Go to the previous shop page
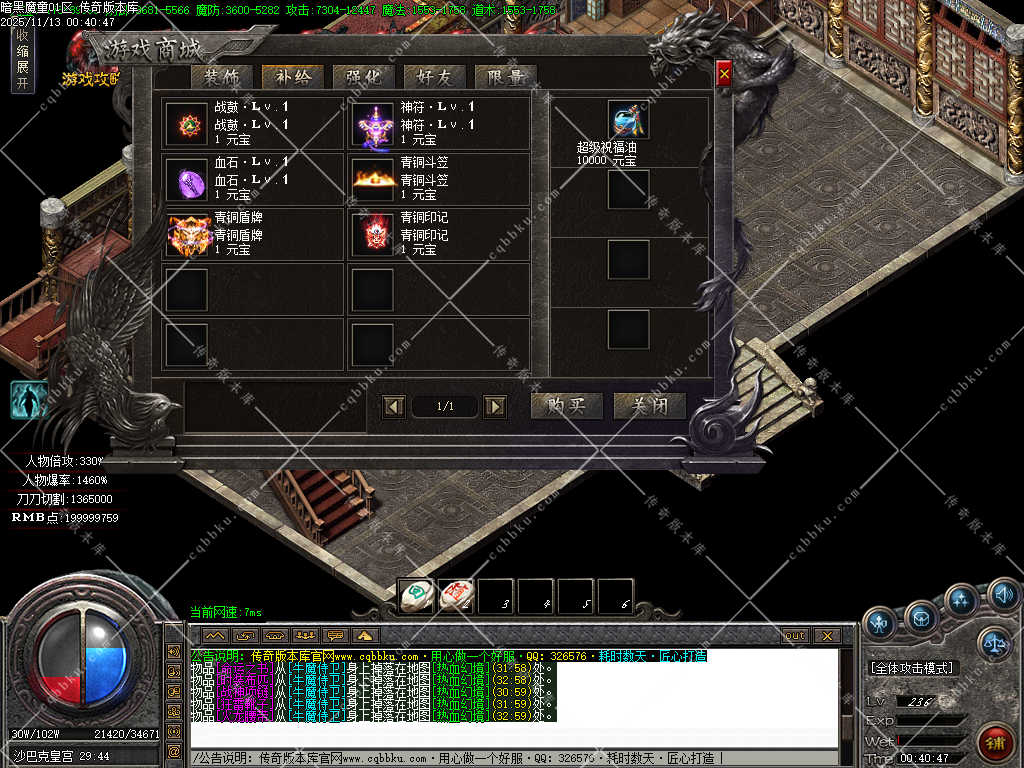The width and height of the screenshot is (1024, 768). pyautogui.click(x=394, y=406)
